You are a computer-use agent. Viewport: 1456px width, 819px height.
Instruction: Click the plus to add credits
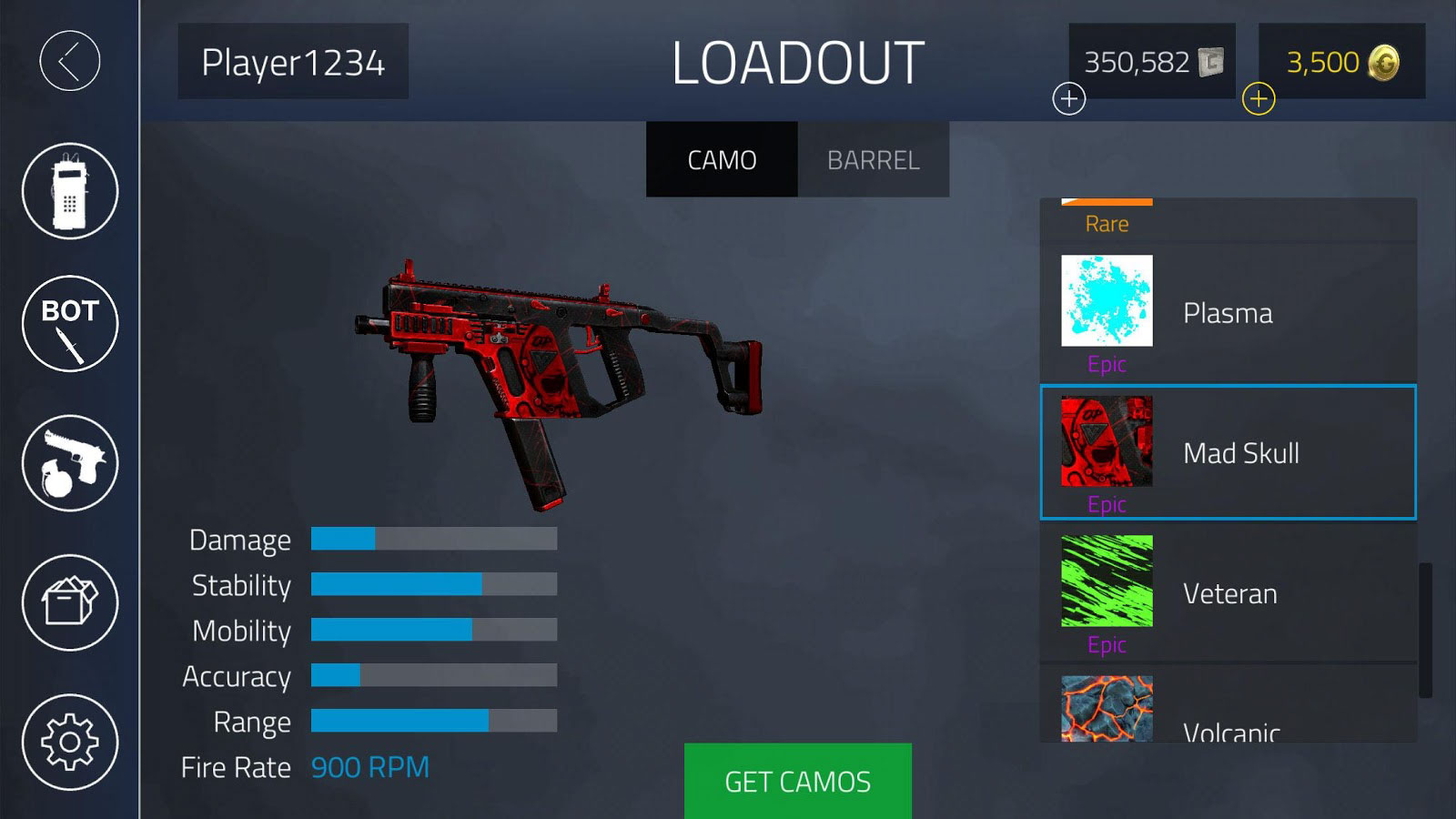click(x=1068, y=100)
